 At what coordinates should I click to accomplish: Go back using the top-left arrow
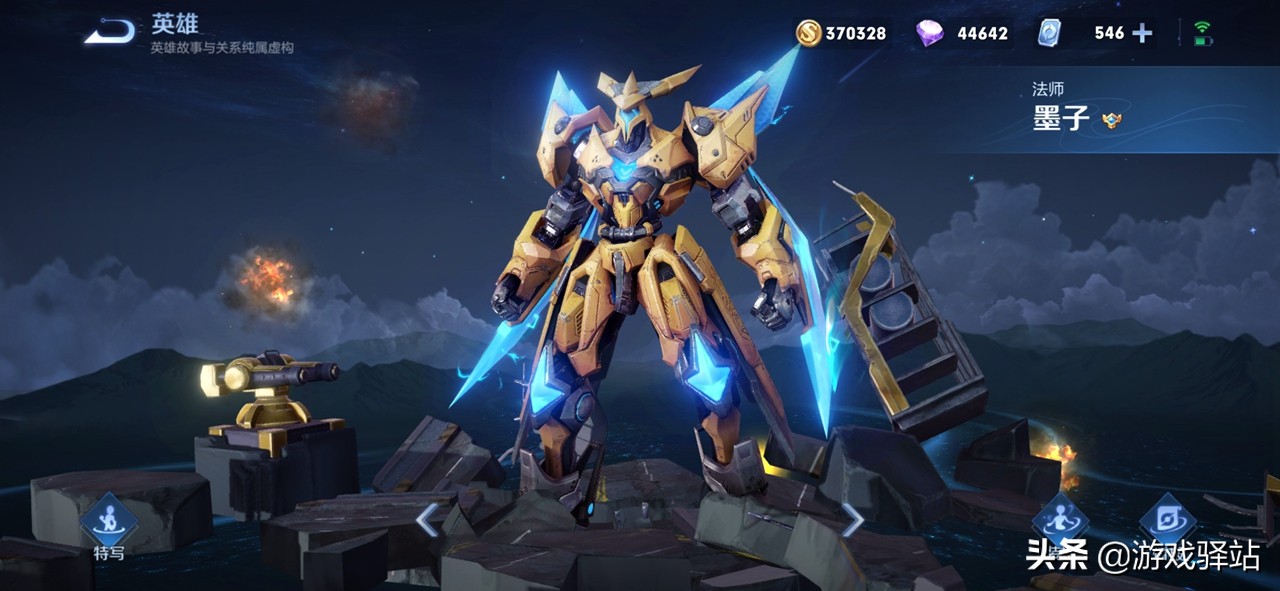[x=109, y=32]
